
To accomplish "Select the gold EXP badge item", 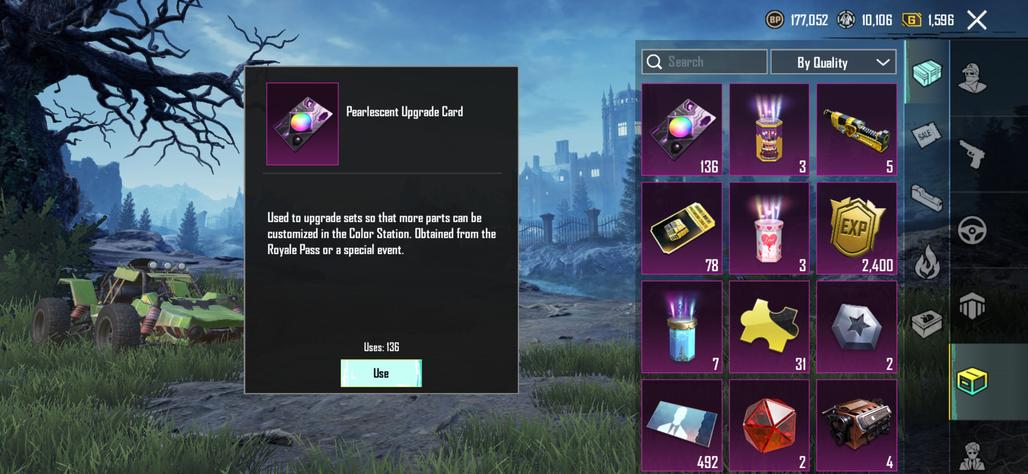I will 857,227.
